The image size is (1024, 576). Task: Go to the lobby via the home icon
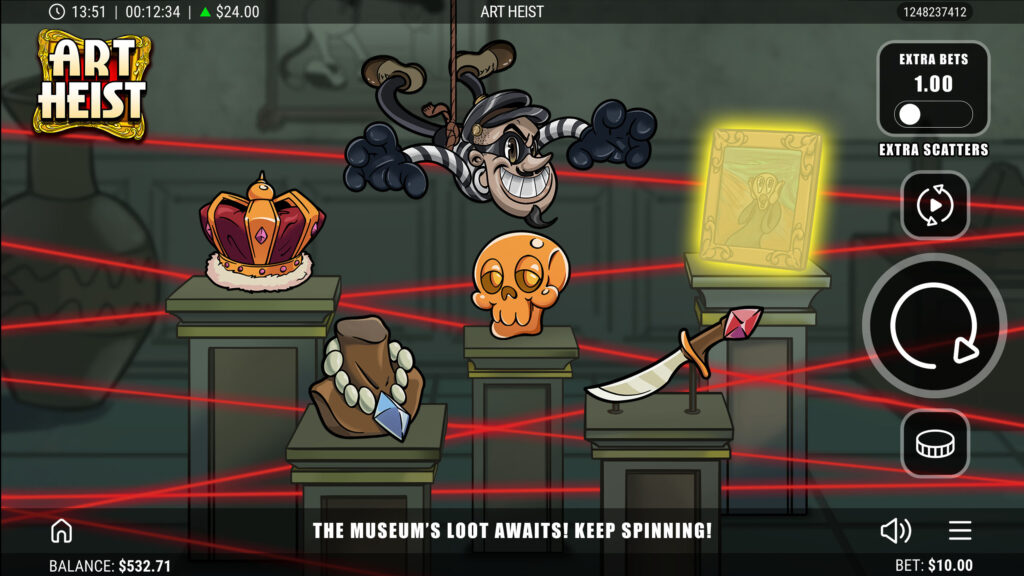point(62,530)
